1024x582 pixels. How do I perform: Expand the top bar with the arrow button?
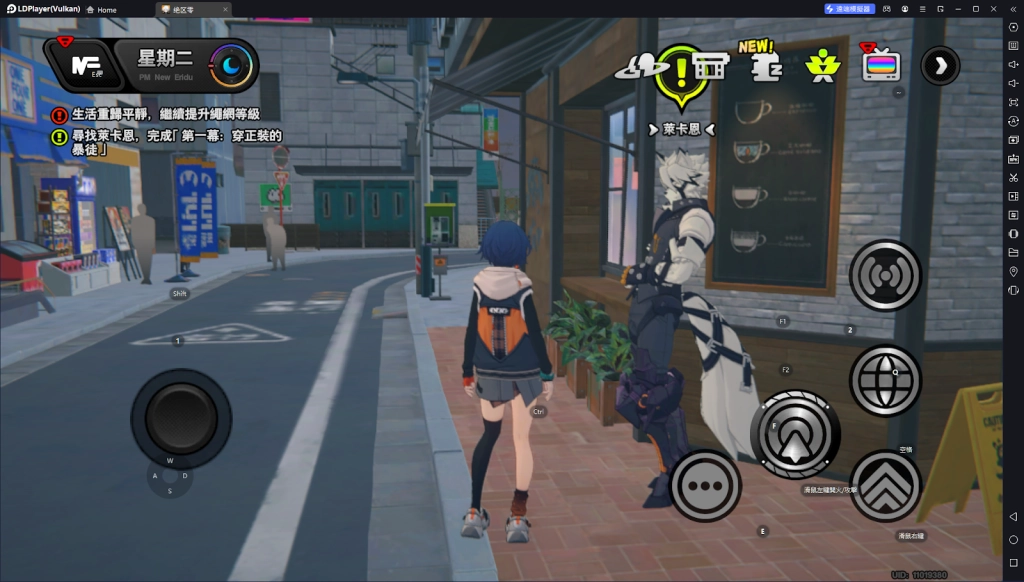pos(940,66)
